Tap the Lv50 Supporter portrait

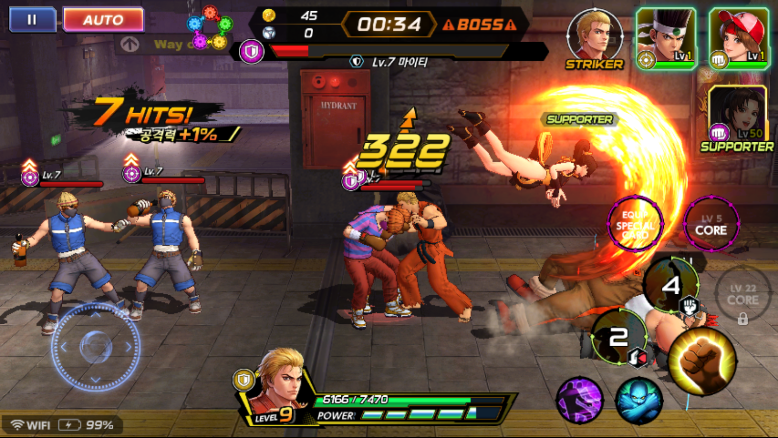coord(739,115)
